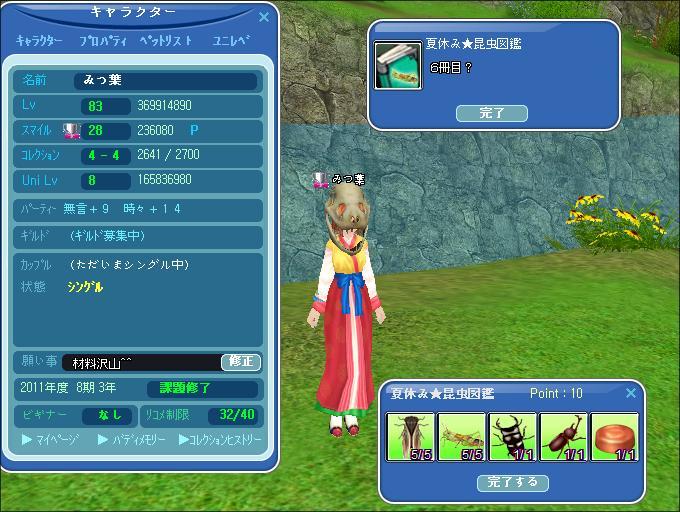This screenshot has width=680, height=512.
Task: Click the 修正 button beside the wish
Action: [241, 362]
